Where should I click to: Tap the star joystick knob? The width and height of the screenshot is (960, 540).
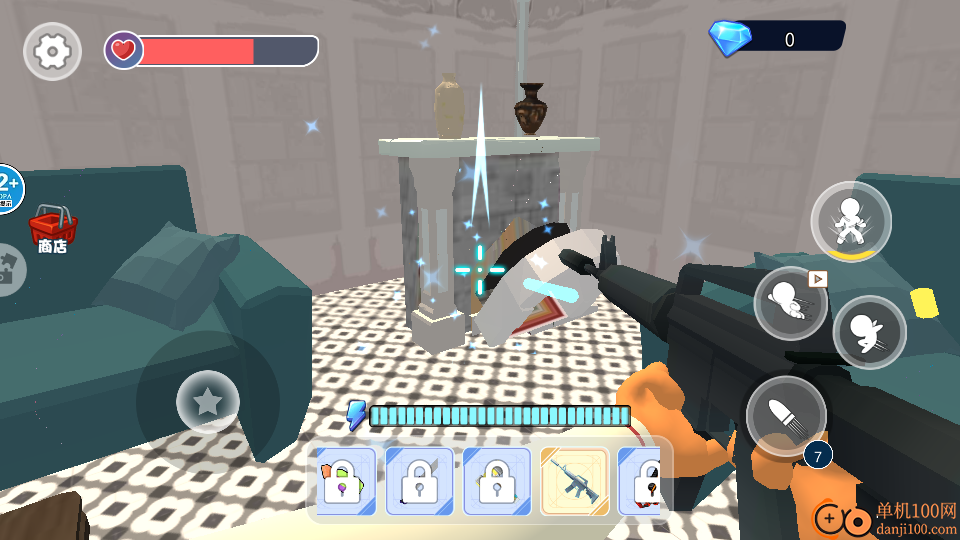207,401
